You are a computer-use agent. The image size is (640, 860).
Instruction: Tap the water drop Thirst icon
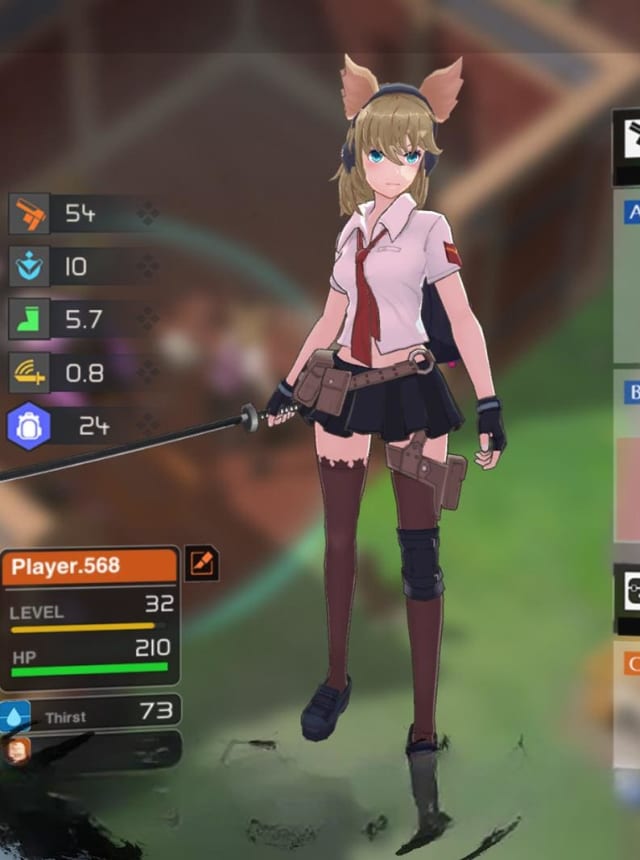15,716
